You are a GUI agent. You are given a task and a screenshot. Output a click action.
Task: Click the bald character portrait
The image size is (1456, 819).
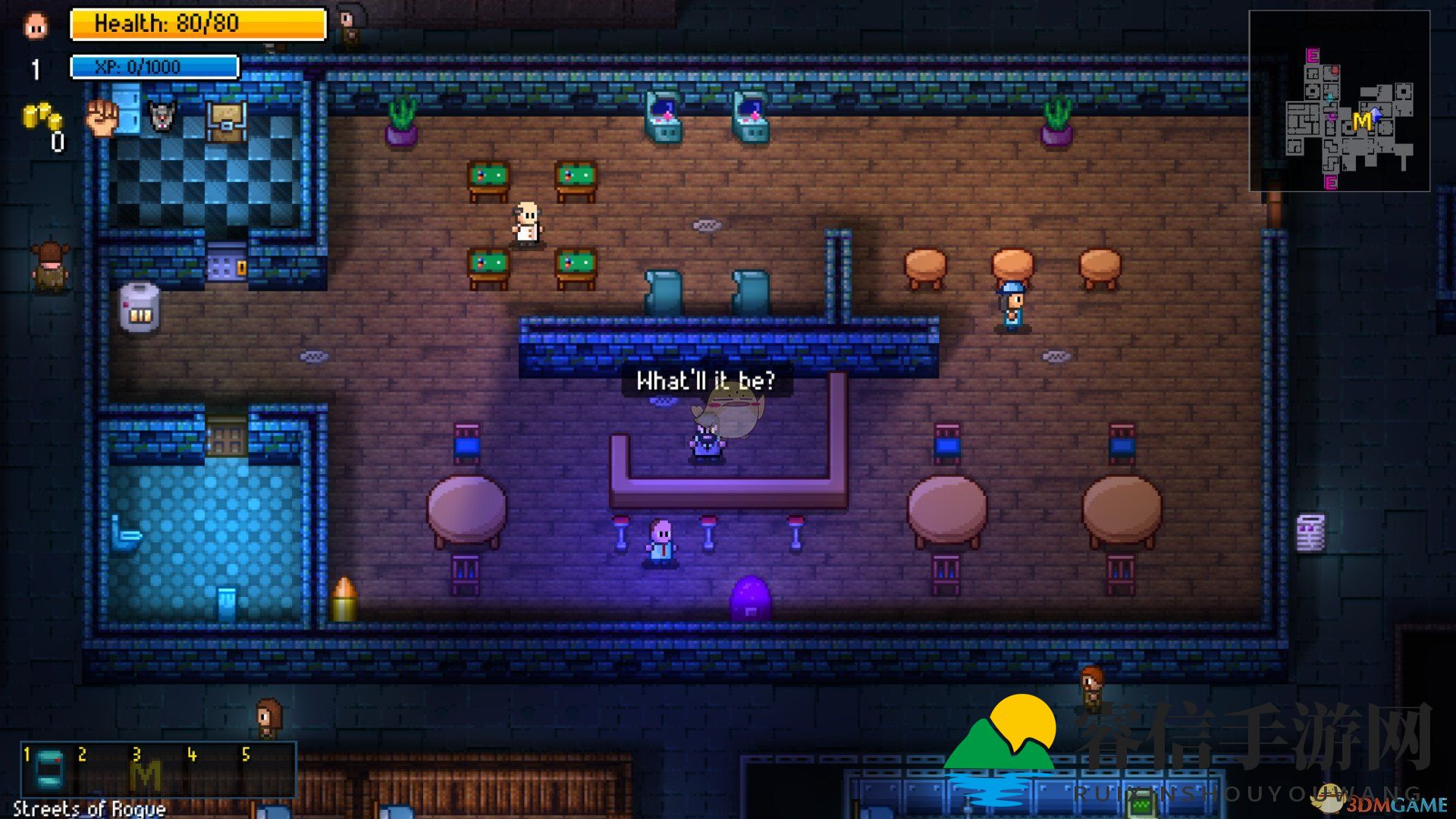[36, 25]
